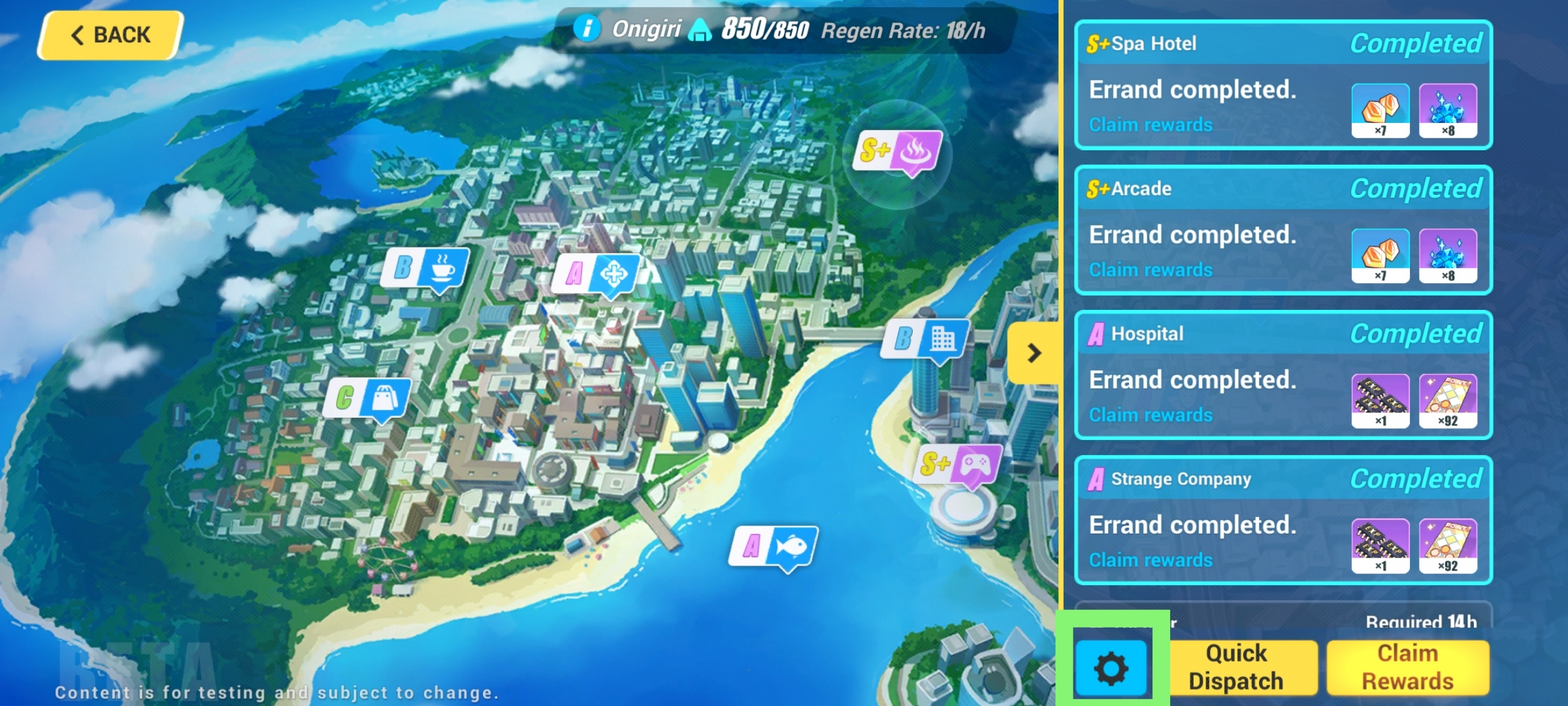Image resolution: width=1568 pixels, height=706 pixels.
Task: Click the x8 crystal reward thumbnail
Action: click(x=1449, y=111)
